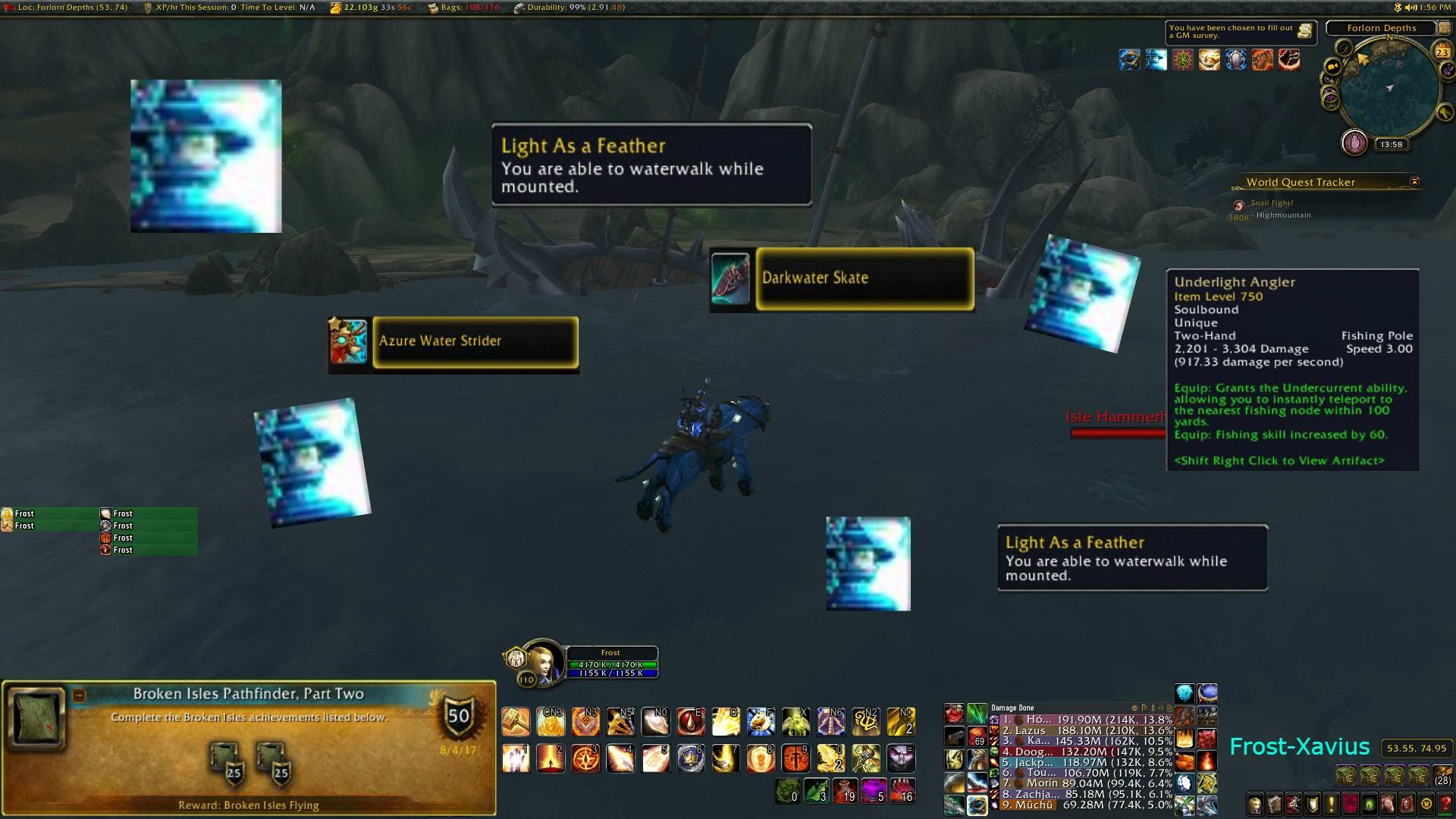Image resolution: width=1456 pixels, height=819 pixels.
Task: Use the red blood drop ability bound to E
Action: (691, 722)
